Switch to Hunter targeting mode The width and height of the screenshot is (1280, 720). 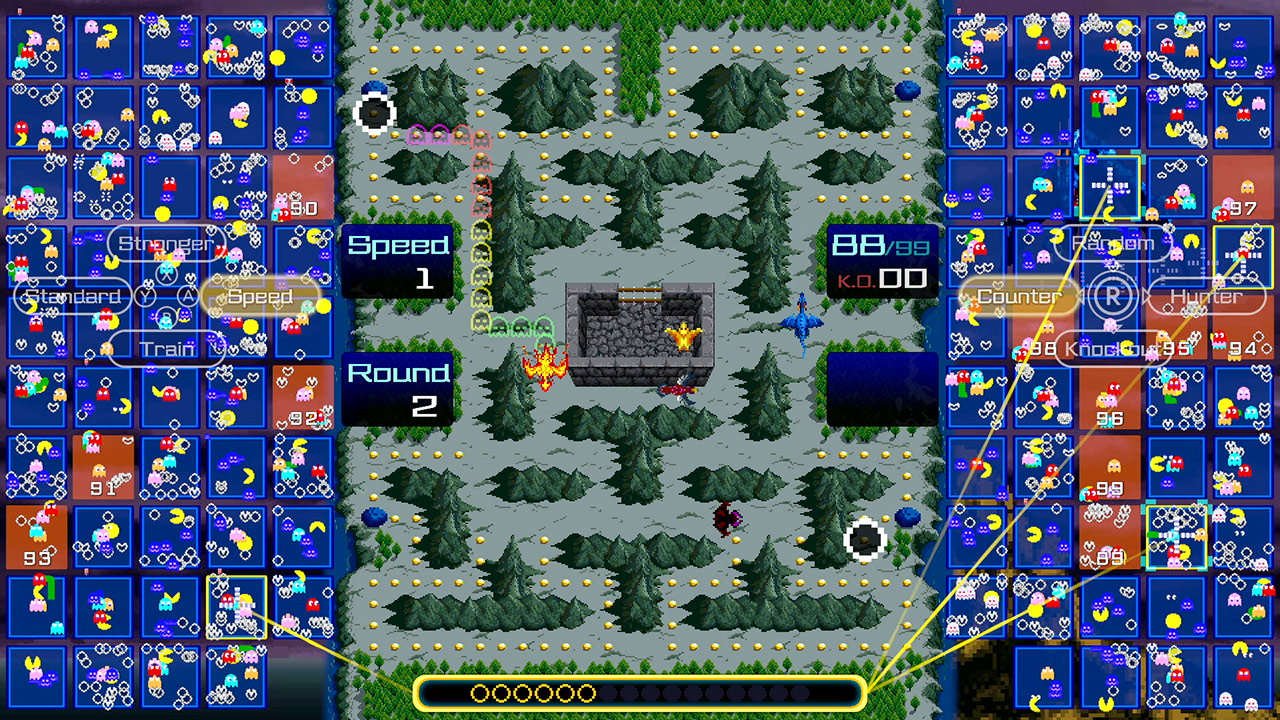[1206, 296]
